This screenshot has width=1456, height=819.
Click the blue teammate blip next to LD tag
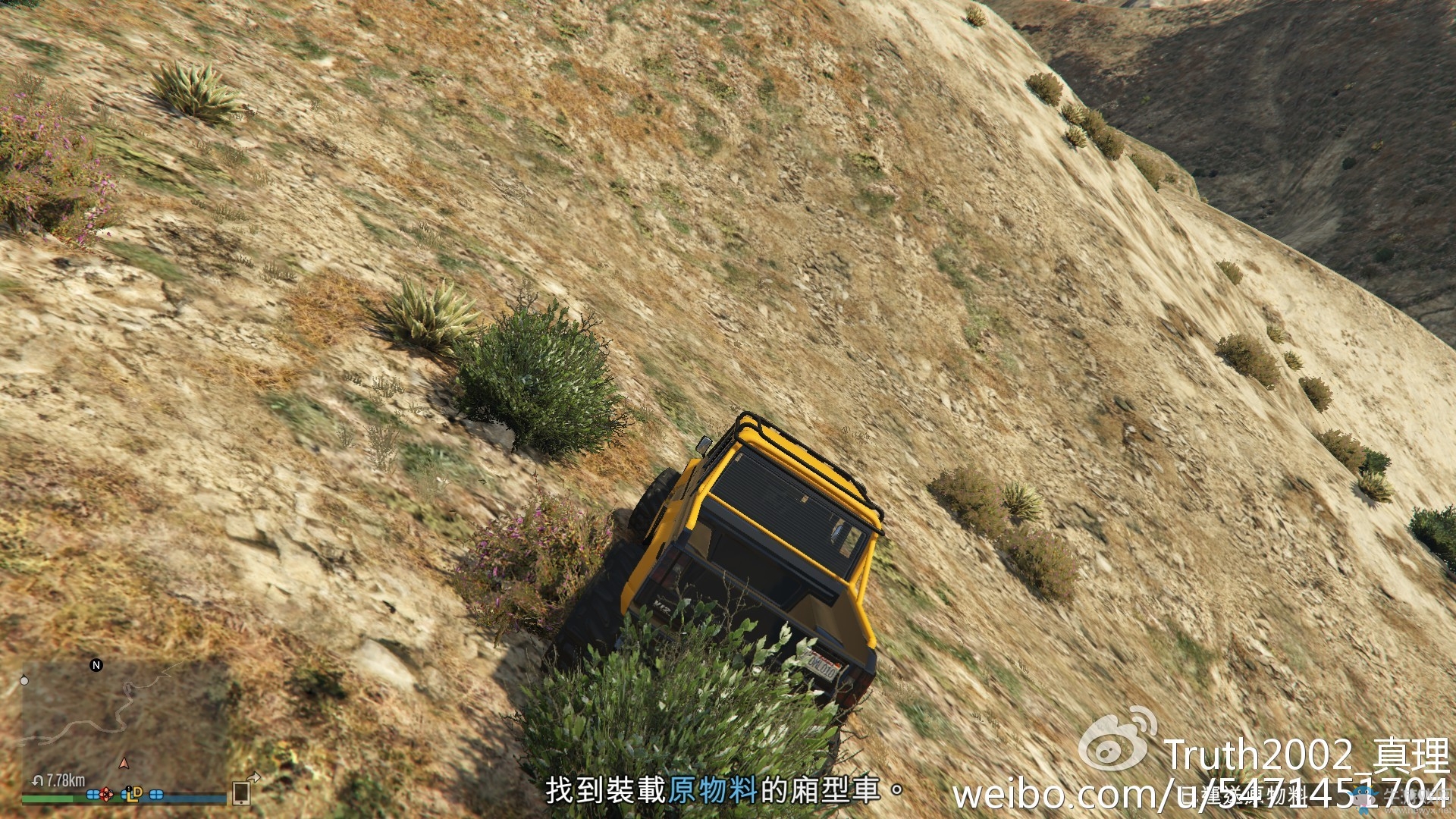pos(124,795)
